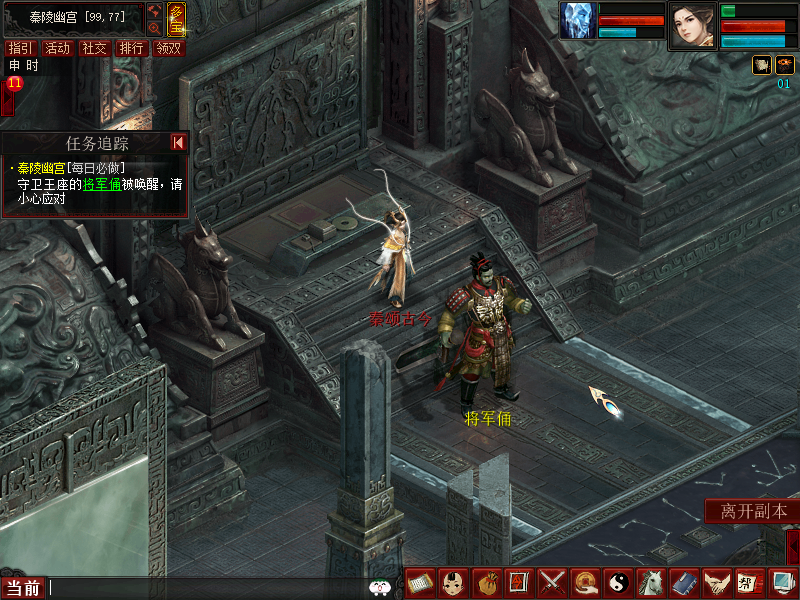Click the magnifying glass map icon

tap(154, 29)
